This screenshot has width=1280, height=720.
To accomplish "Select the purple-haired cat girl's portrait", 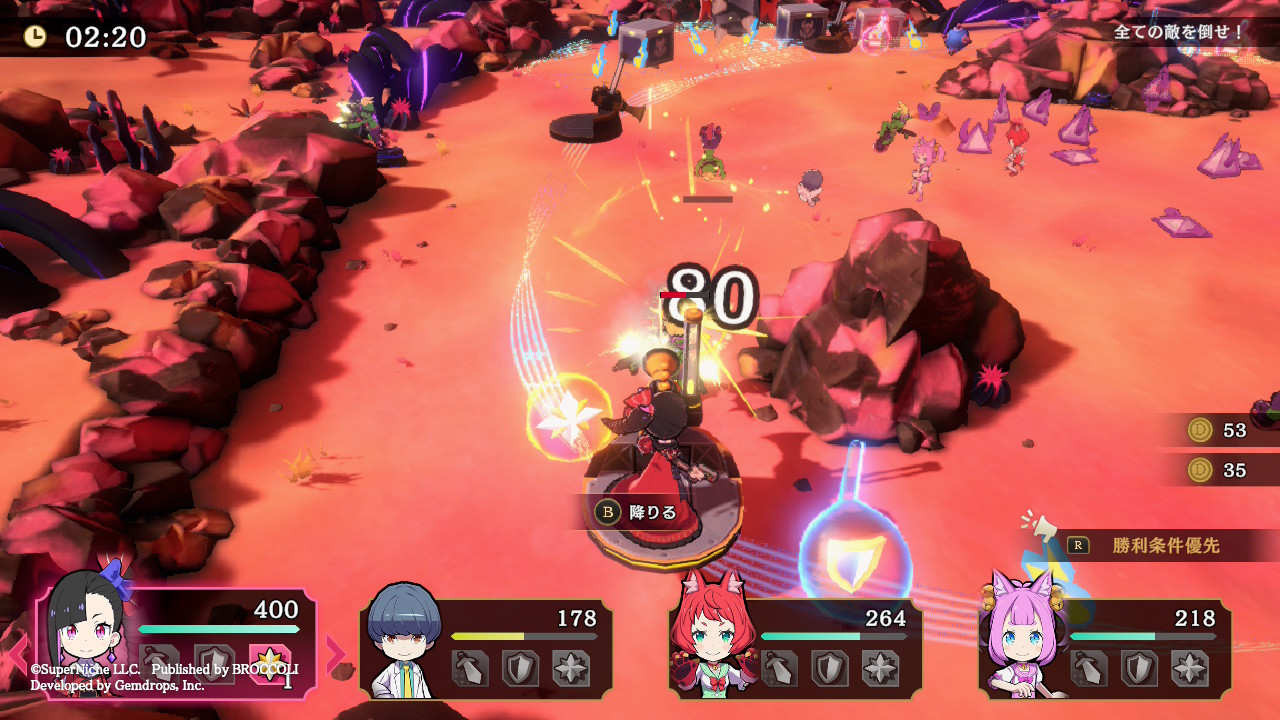I will pos(1022,638).
